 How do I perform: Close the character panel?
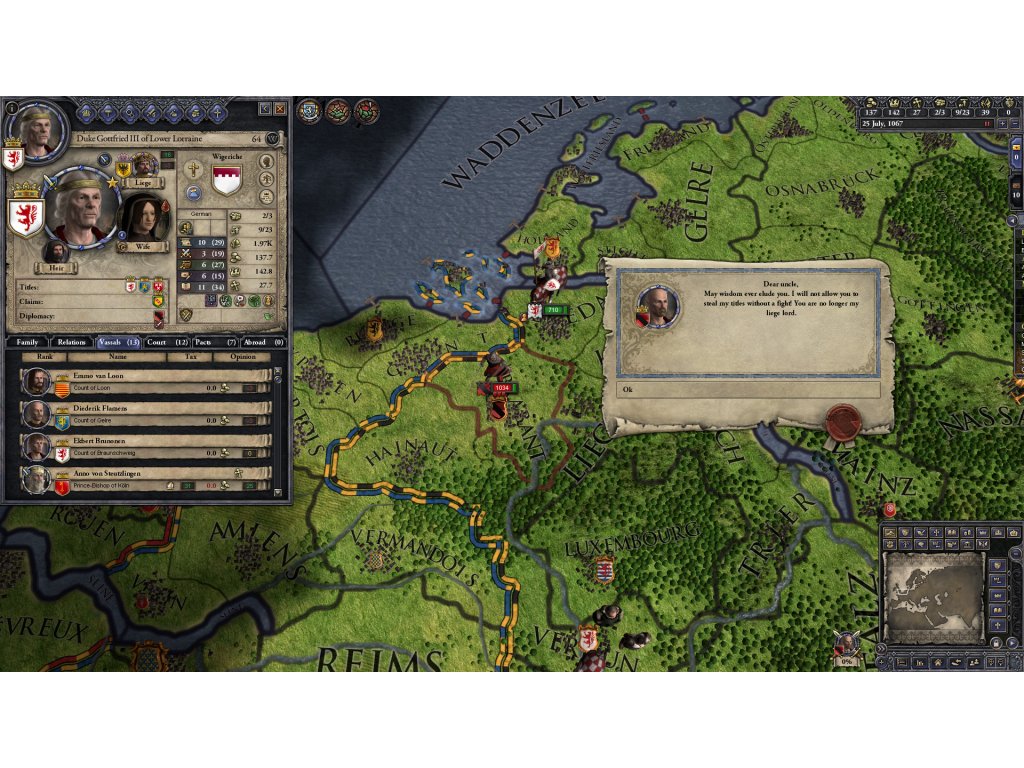pos(281,108)
